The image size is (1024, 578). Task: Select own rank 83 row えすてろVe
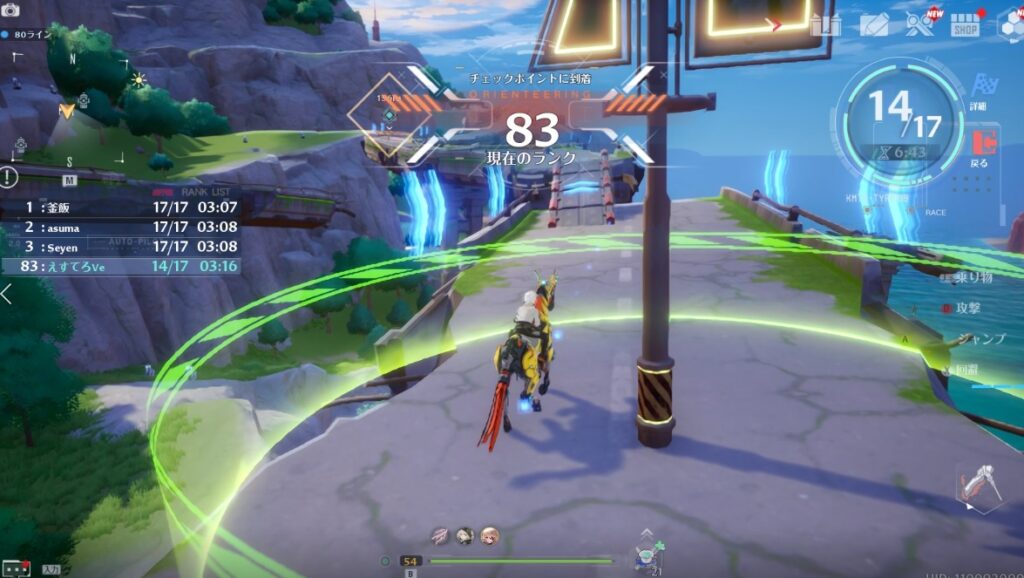(122, 266)
